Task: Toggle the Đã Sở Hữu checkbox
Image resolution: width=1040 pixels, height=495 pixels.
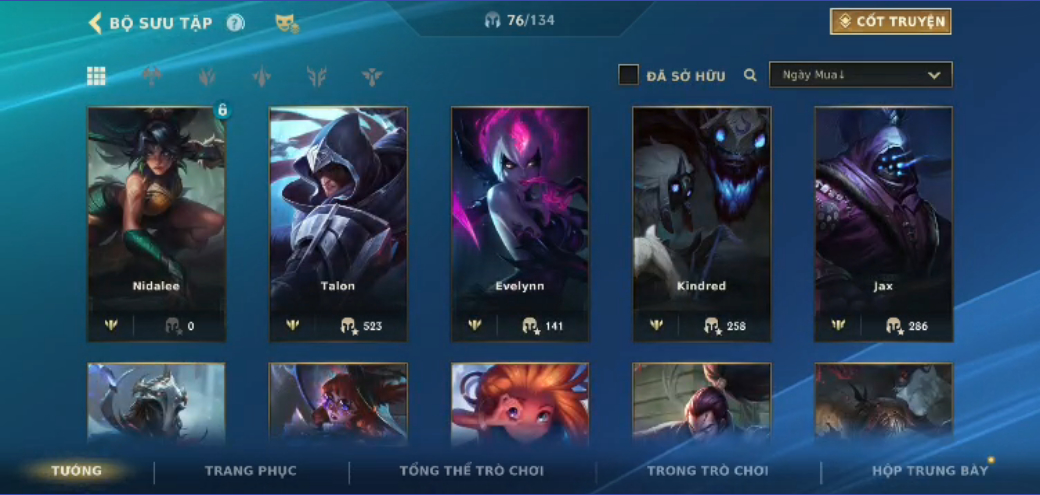Action: [x=628, y=75]
